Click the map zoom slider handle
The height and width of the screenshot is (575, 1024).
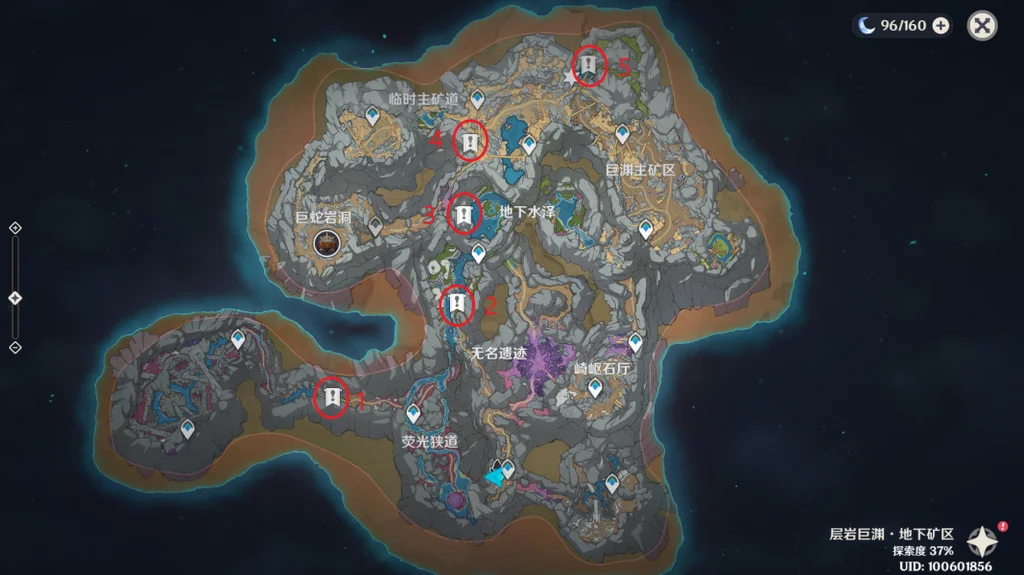15,298
